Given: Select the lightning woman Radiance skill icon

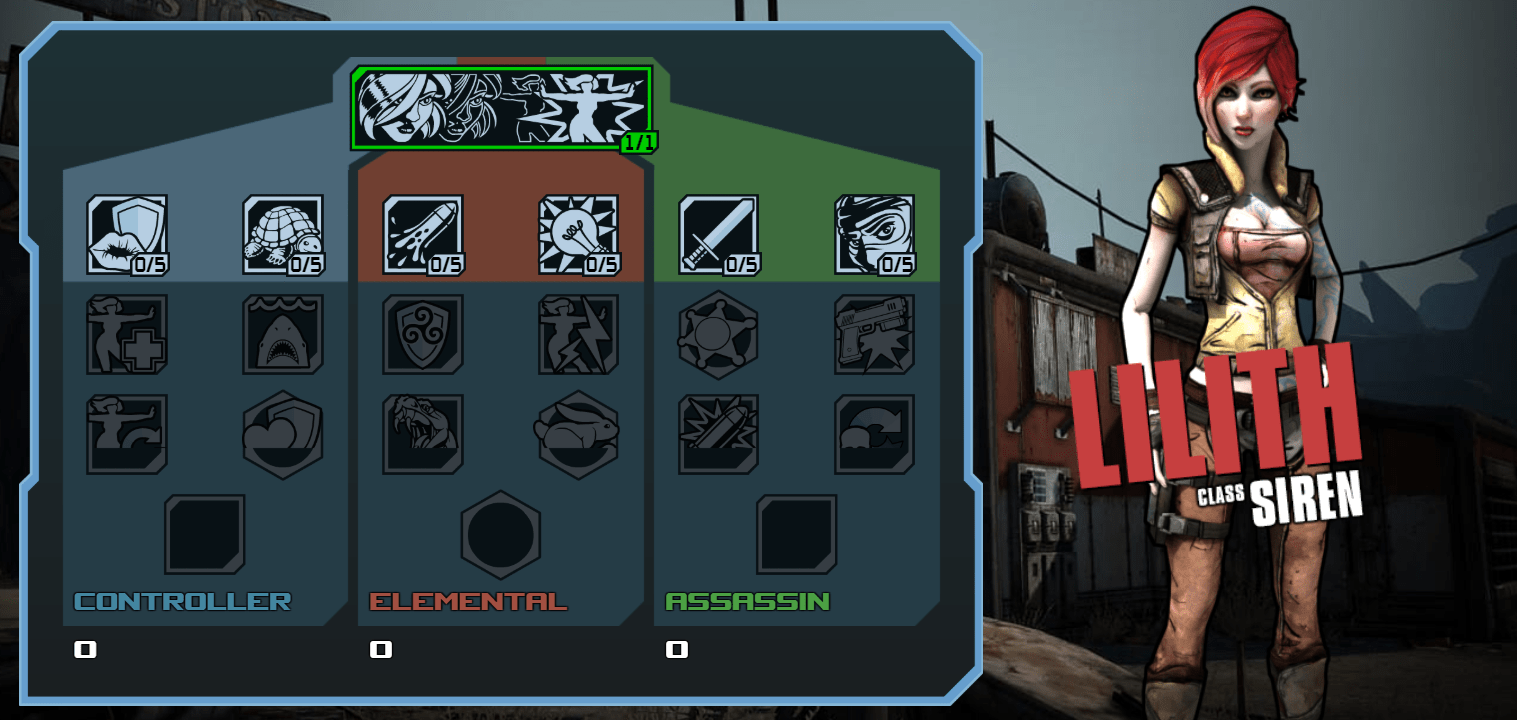Looking at the screenshot, I should click(x=578, y=335).
